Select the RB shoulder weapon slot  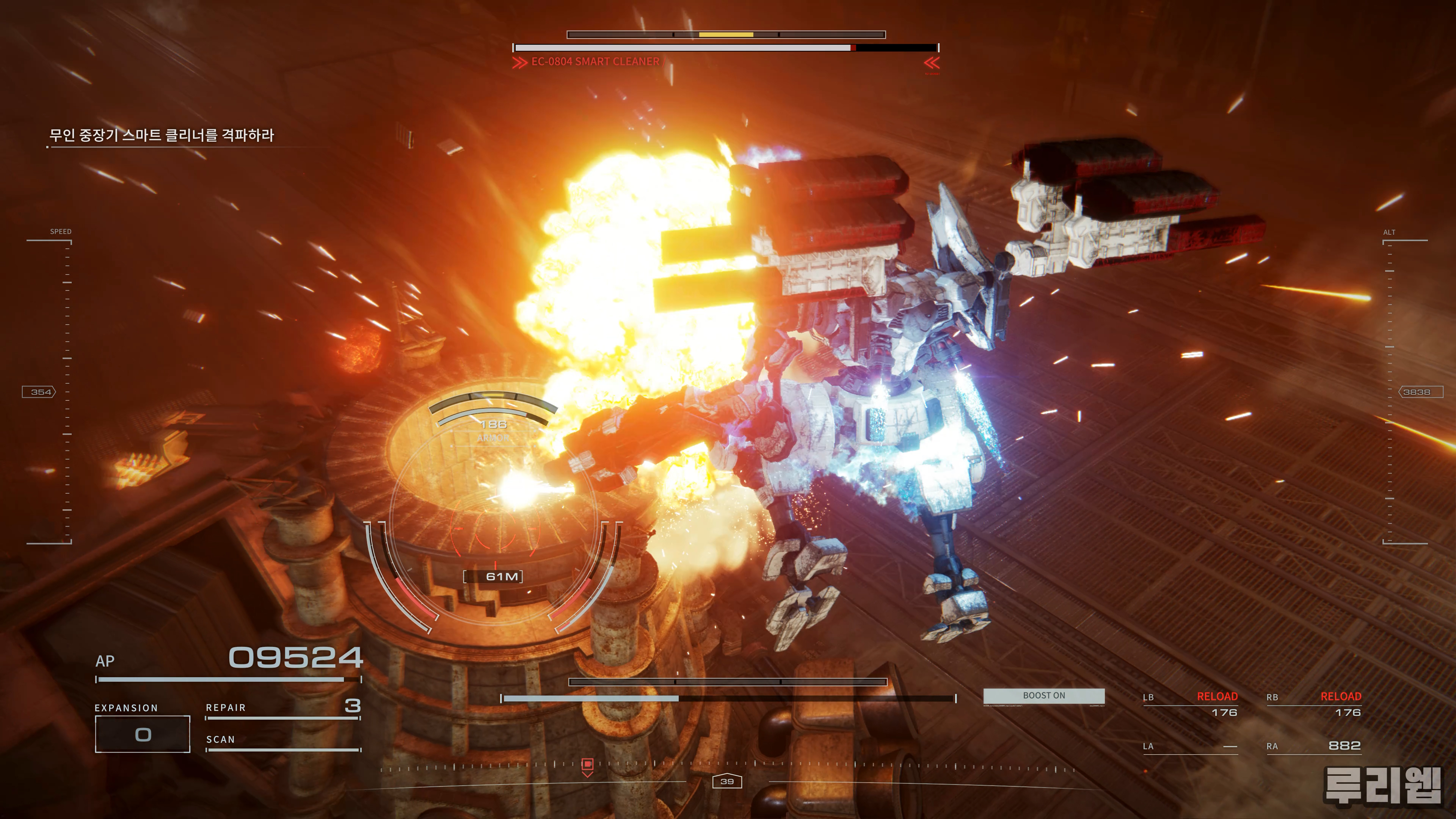click(x=1313, y=704)
